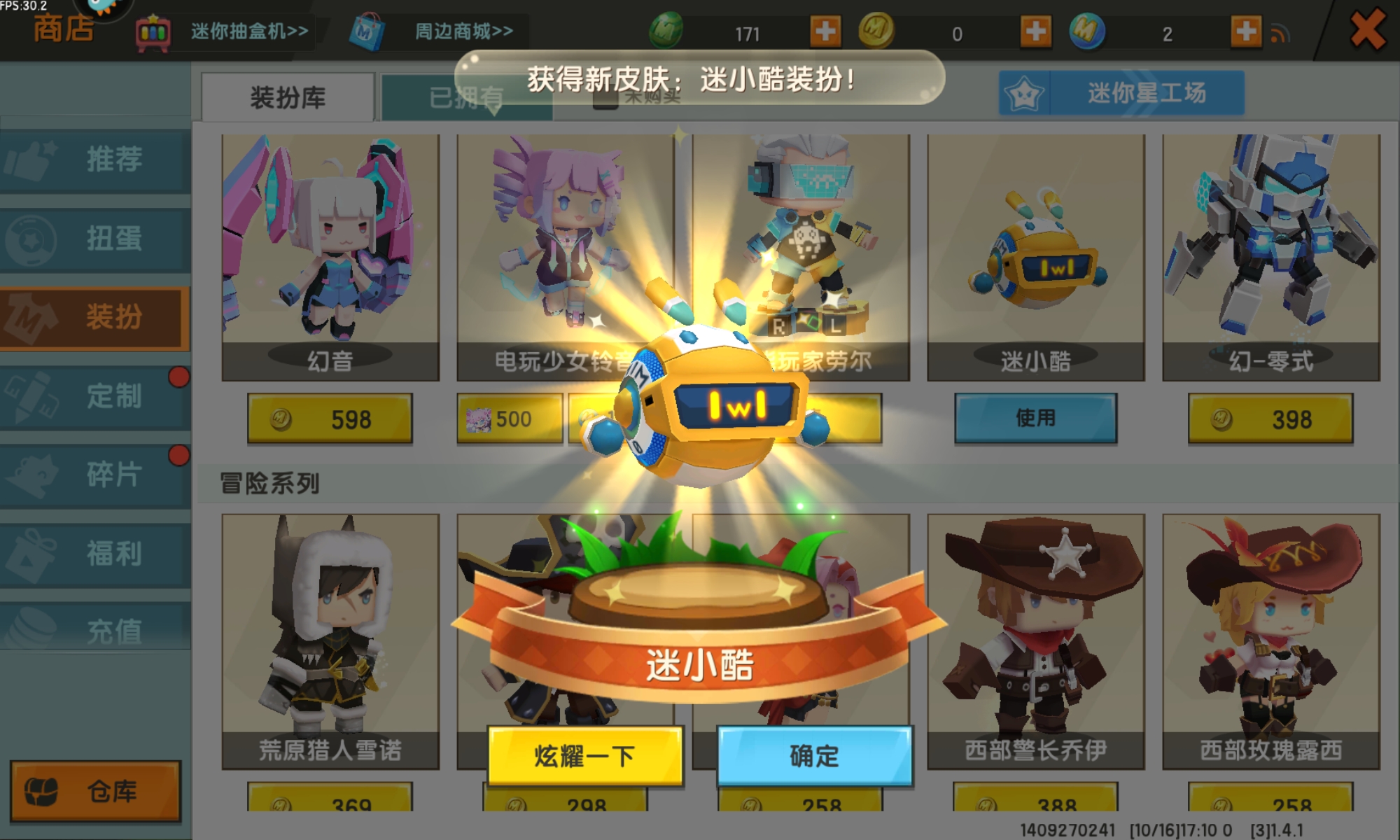
Task: Open the 迷你抽盒机 gift box icon
Action: (x=152, y=29)
